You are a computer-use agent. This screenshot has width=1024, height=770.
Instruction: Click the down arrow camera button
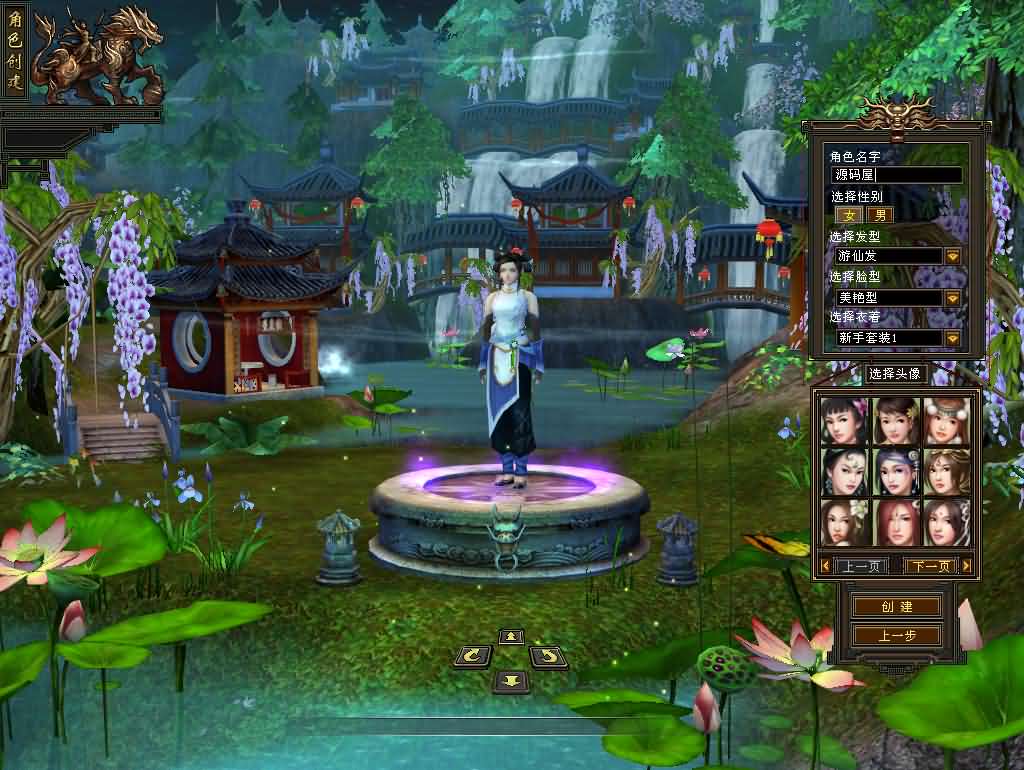(x=511, y=681)
